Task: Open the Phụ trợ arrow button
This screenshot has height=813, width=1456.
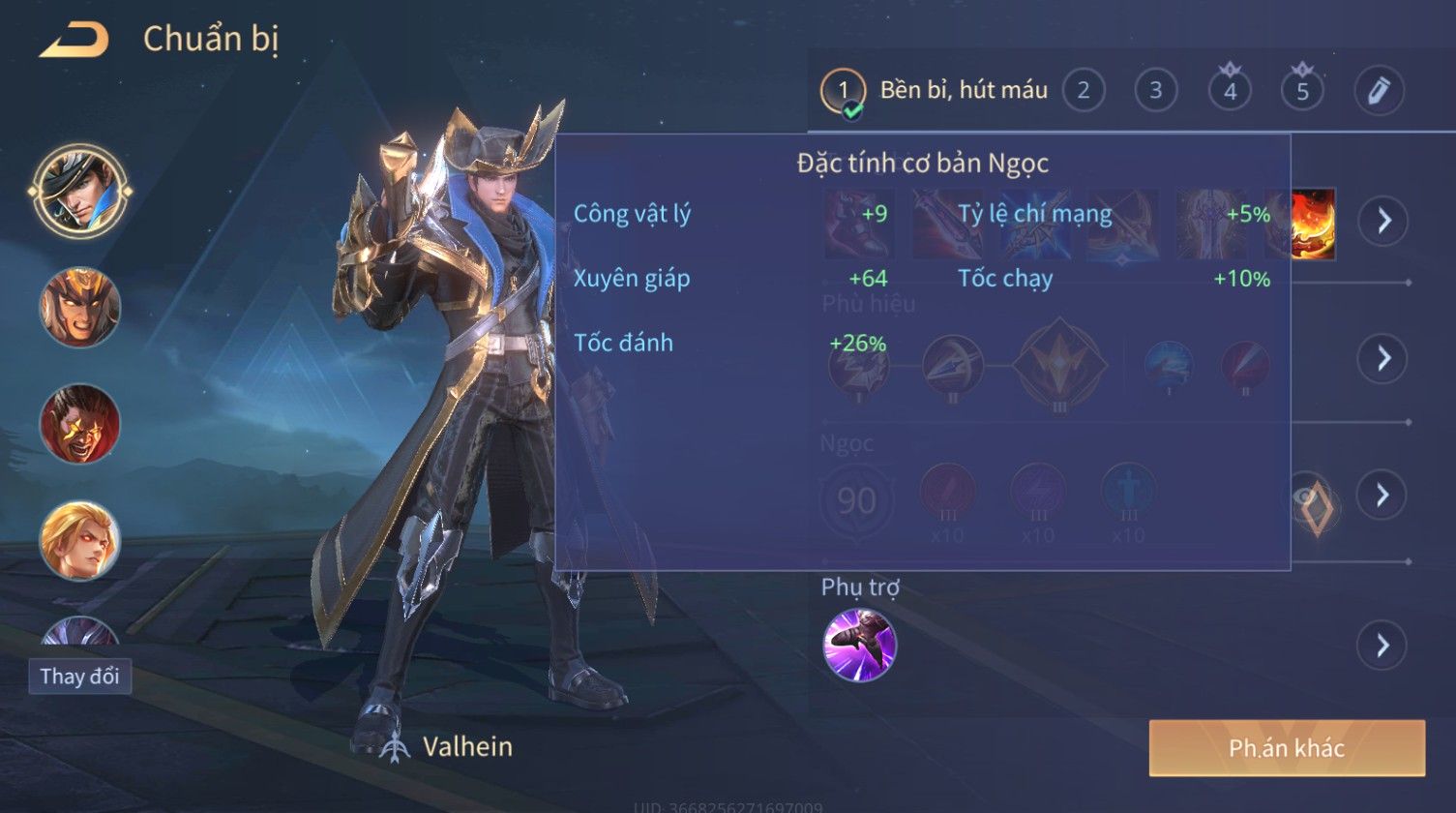Action: tap(1382, 645)
